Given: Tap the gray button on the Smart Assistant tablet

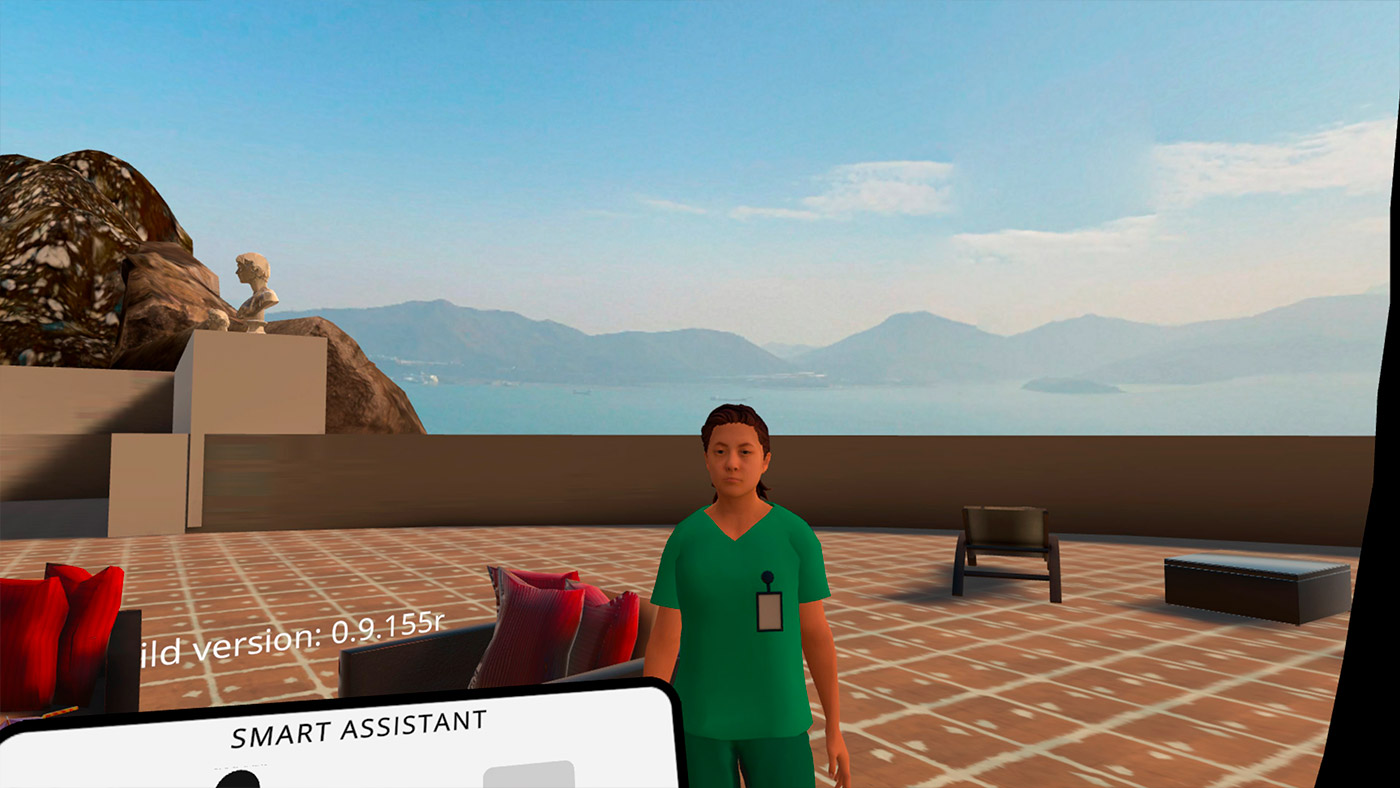Looking at the screenshot, I should [x=528, y=775].
